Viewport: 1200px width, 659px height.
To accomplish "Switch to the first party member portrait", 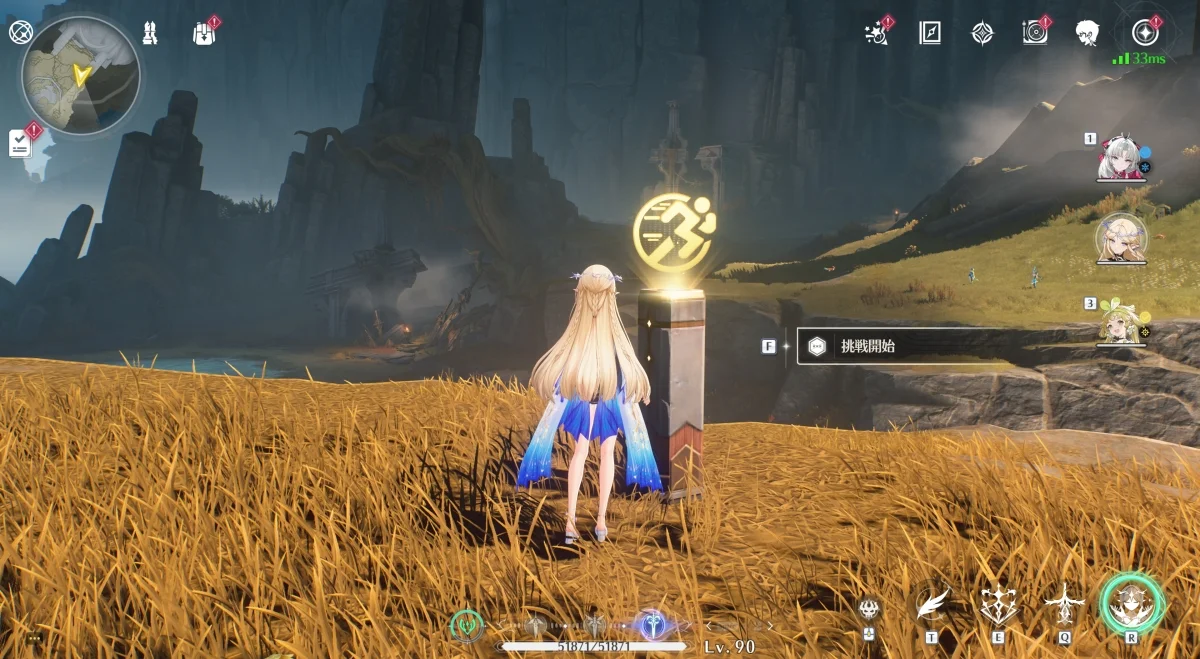I will point(1118,159).
